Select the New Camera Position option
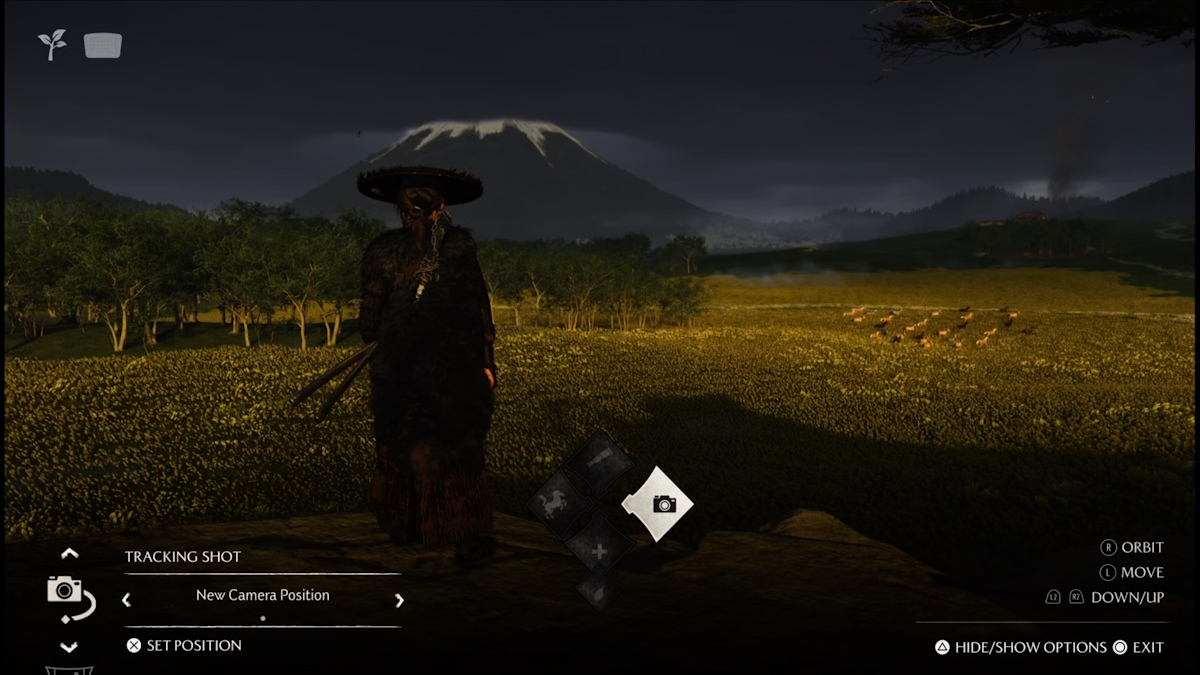The image size is (1200, 675). tap(262, 595)
